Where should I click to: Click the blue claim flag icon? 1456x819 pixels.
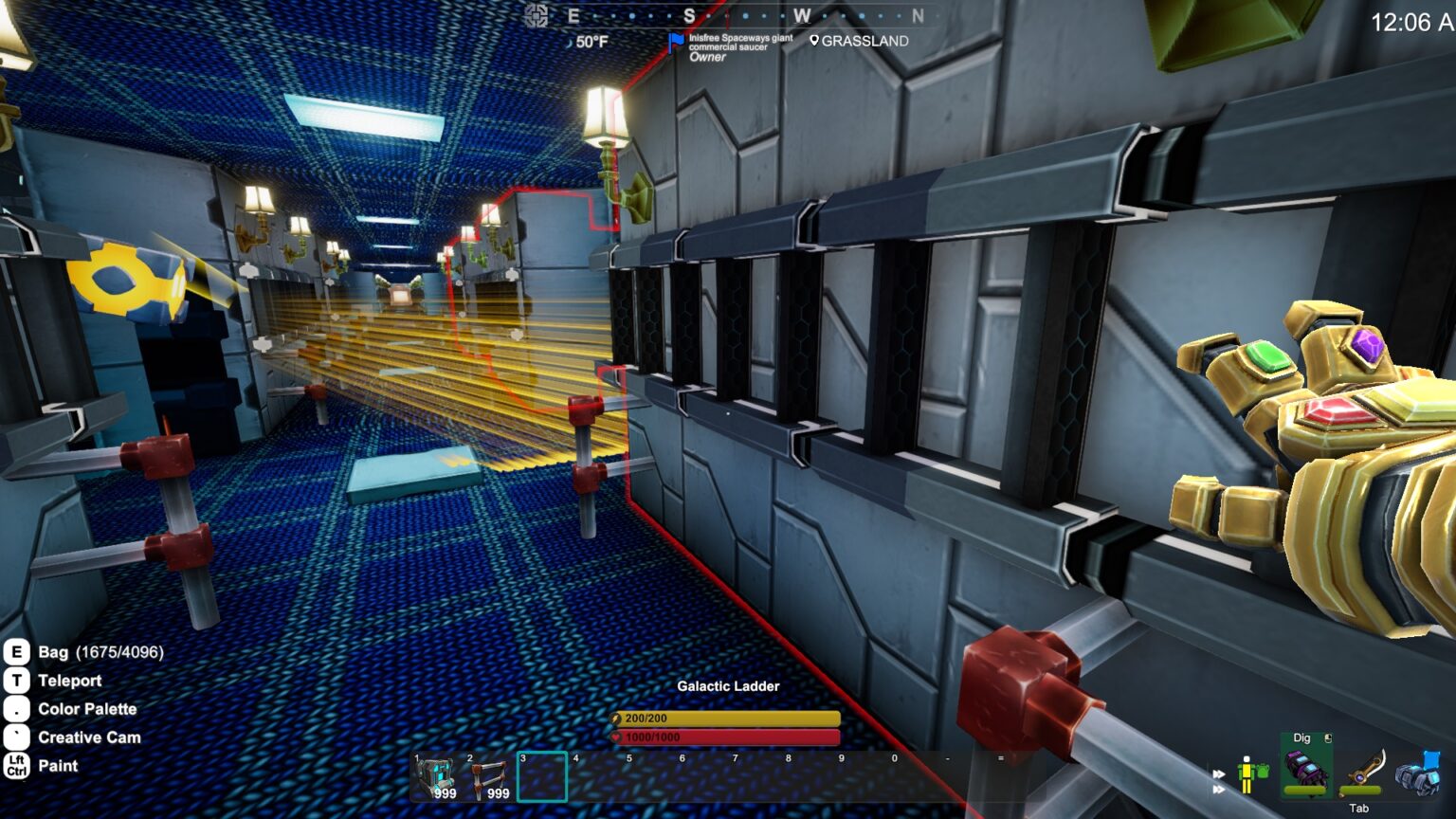675,43
